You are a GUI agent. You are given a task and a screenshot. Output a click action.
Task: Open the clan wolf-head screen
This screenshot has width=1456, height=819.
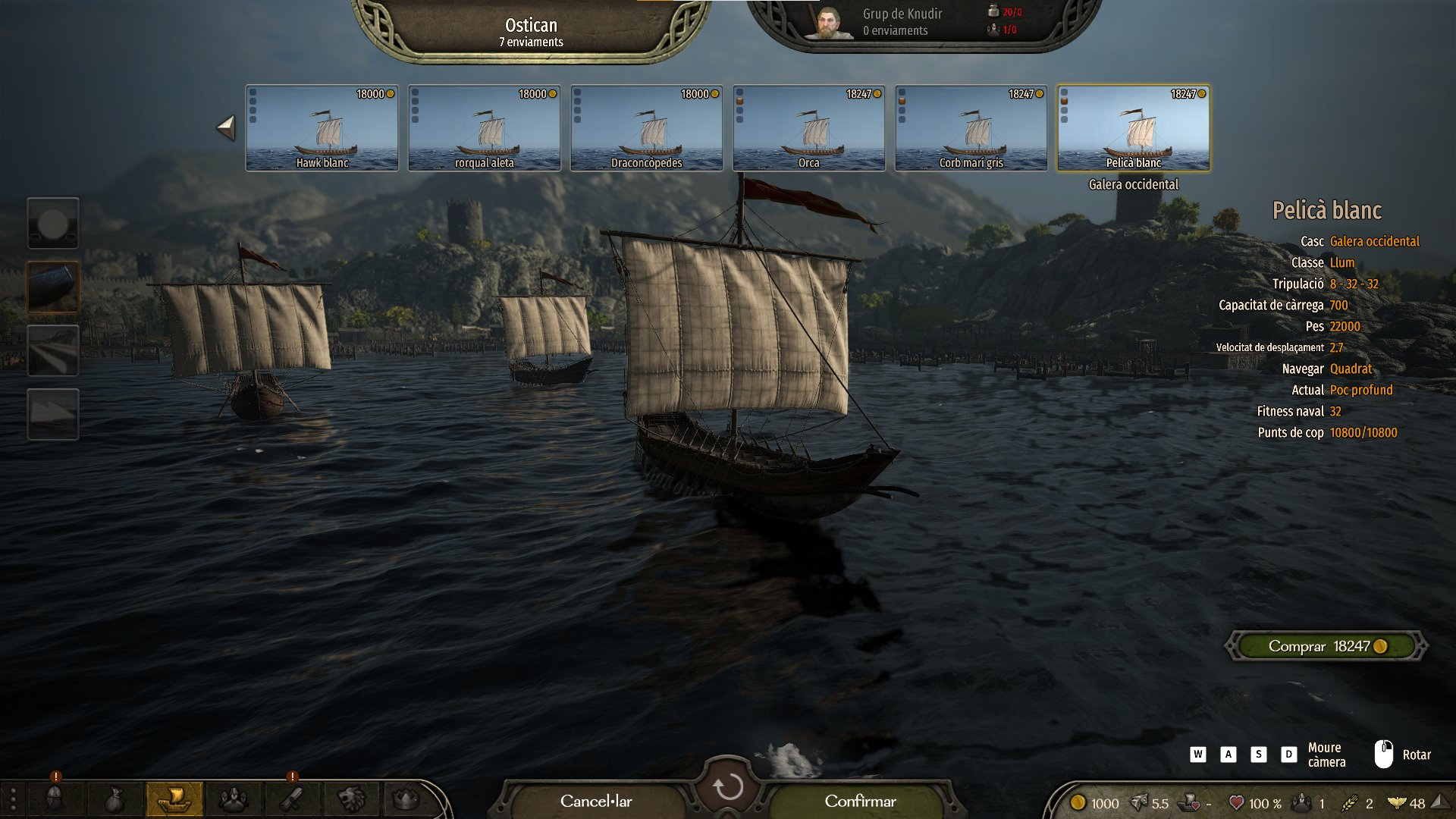point(352,799)
